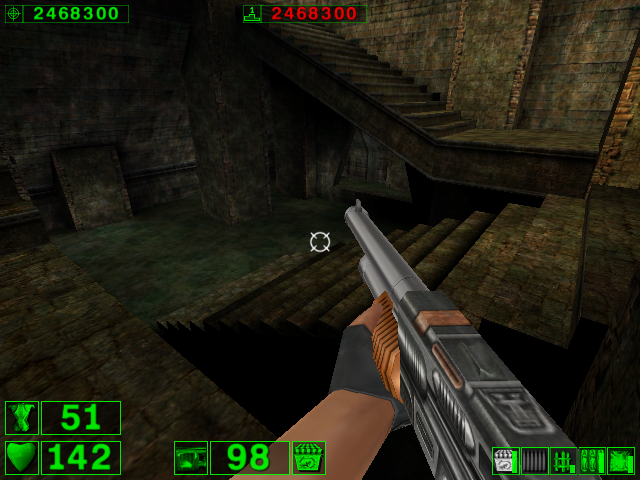Select the shotgun weapon icon
This screenshot has height=480, width=640.
point(190,458)
